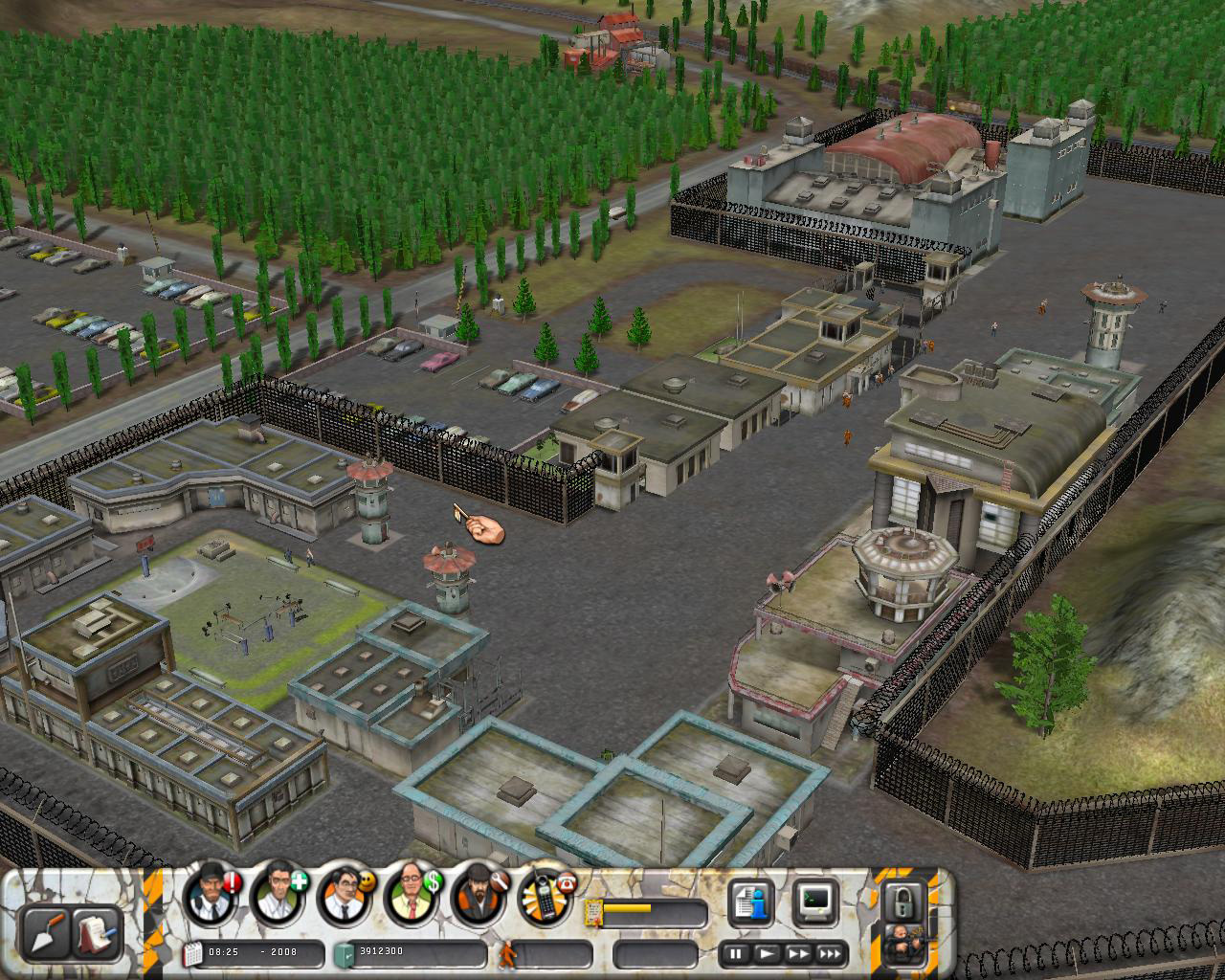This screenshot has height=980, width=1225.
Task: Toggle the prison lockdown padlock
Action: tap(904, 904)
